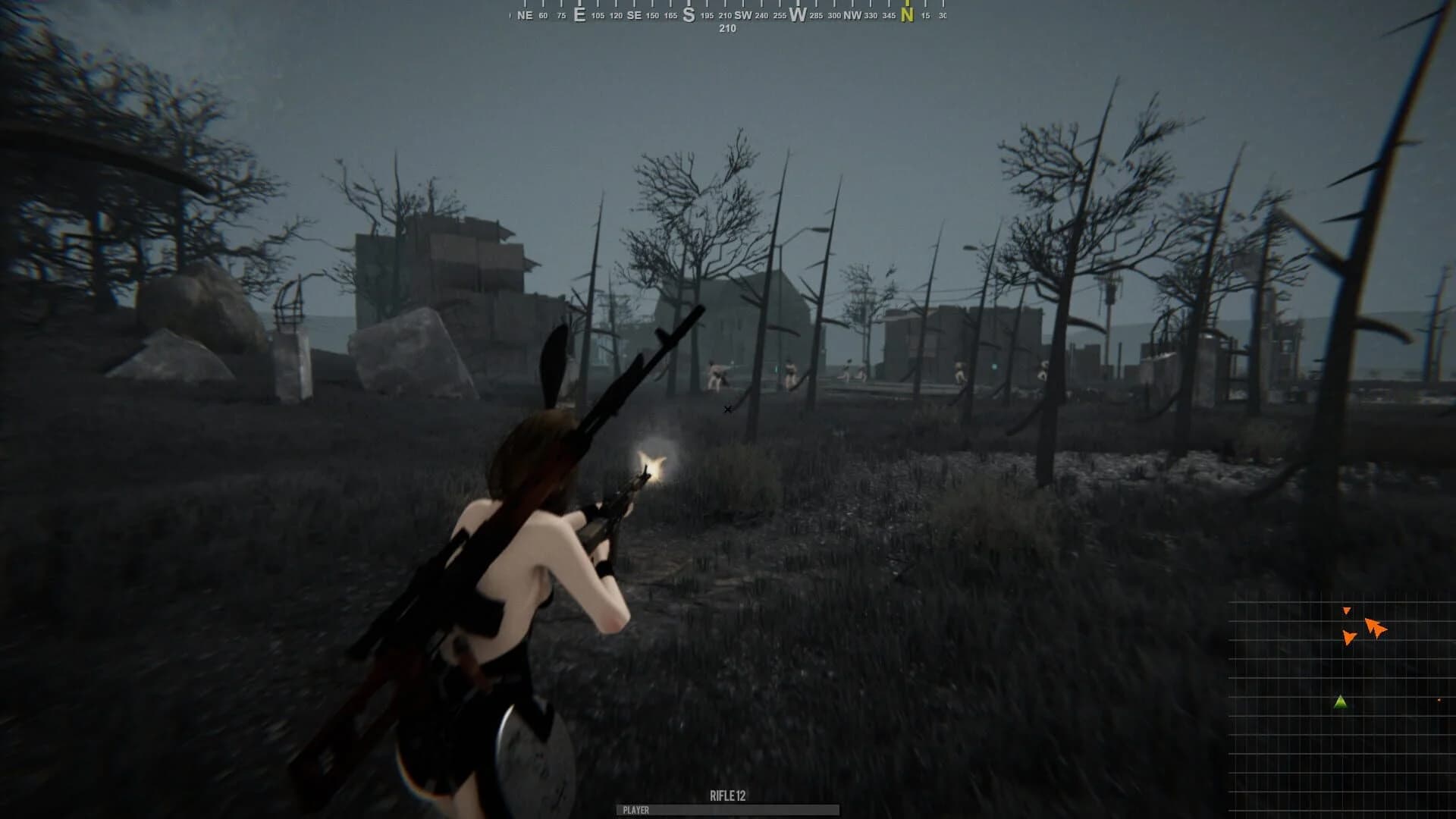The height and width of the screenshot is (819, 1456).
Task: Click the green player triangle on the minimap
Action: [x=1339, y=704]
